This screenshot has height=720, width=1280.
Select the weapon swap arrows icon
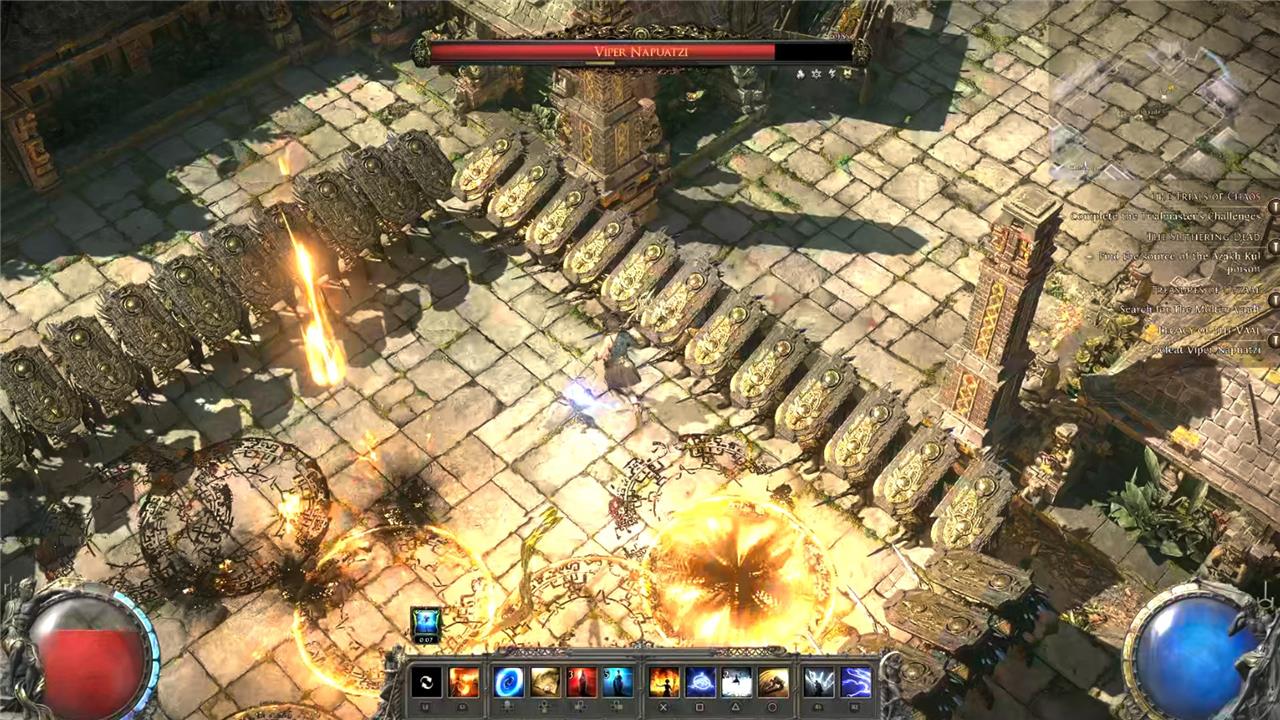[x=426, y=682]
